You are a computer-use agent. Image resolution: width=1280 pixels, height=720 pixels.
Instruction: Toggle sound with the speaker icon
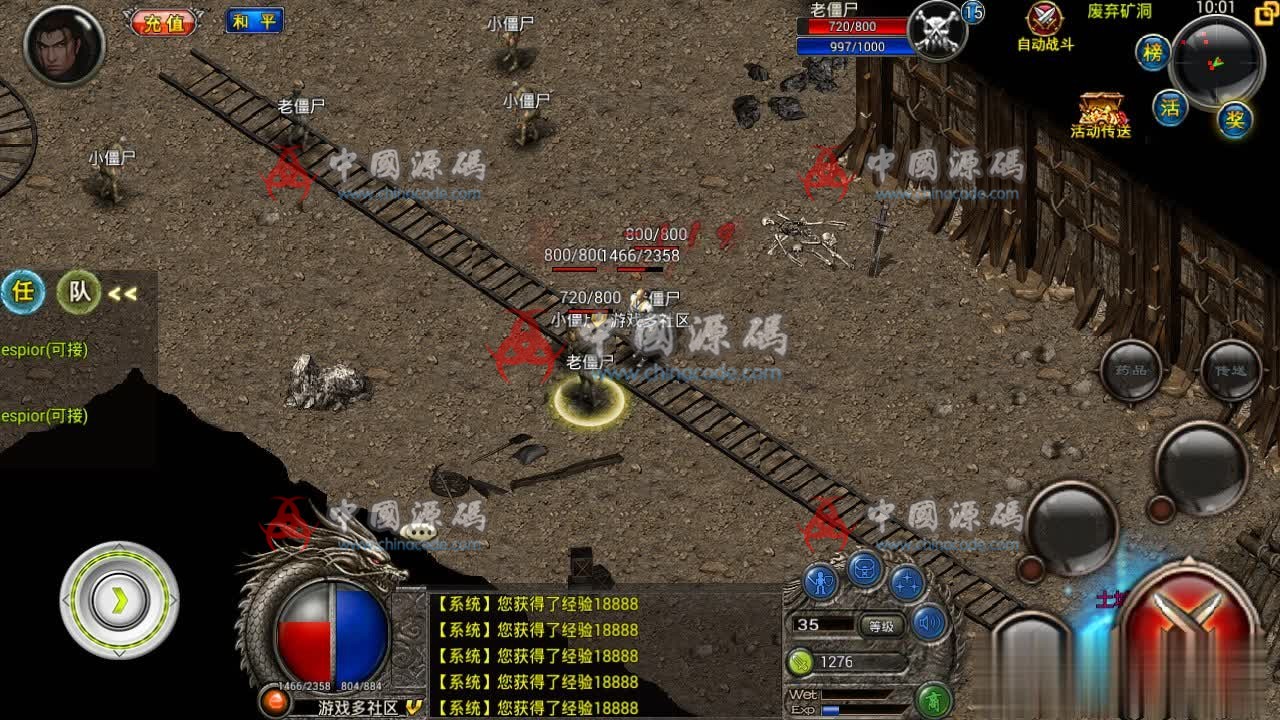point(929,624)
